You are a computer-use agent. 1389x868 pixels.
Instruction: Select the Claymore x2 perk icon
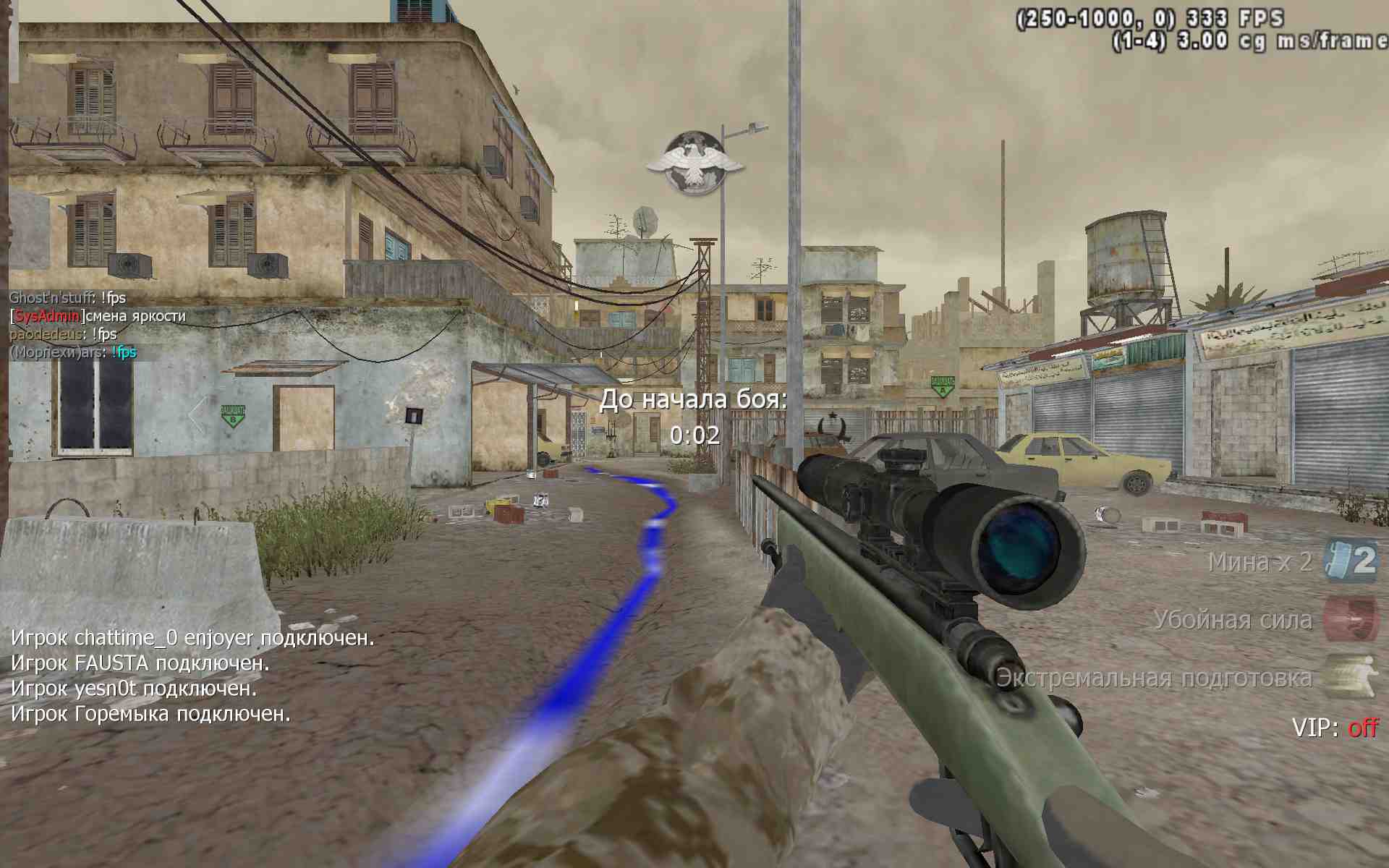[x=1350, y=561]
